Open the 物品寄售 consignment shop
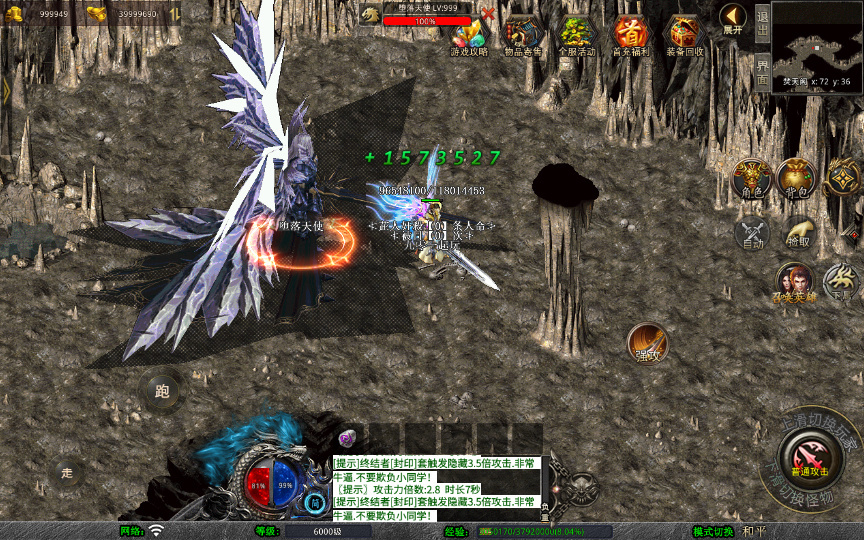 (x=523, y=35)
